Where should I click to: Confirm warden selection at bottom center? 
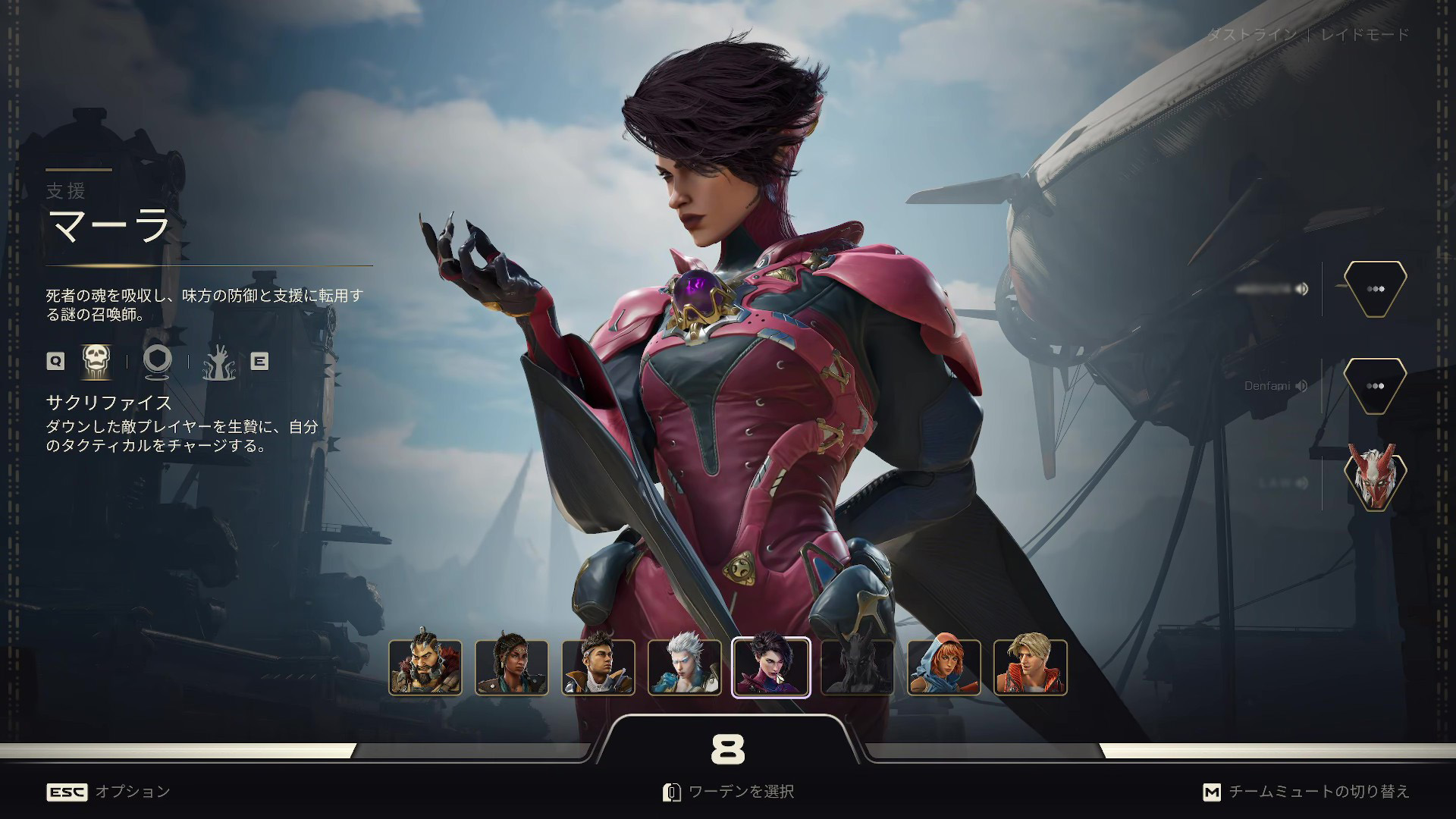728,792
